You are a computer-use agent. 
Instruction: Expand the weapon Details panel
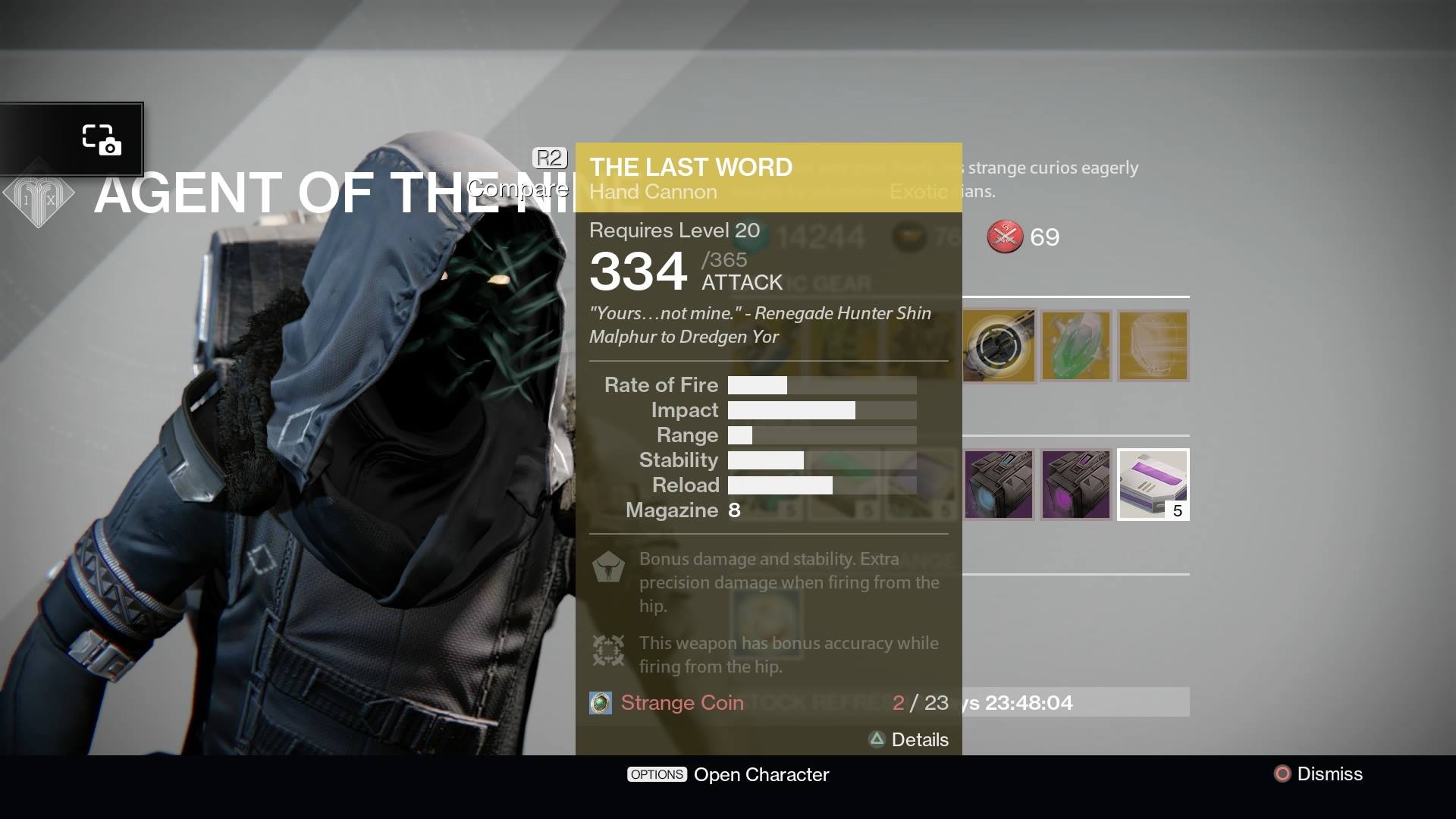click(x=909, y=739)
